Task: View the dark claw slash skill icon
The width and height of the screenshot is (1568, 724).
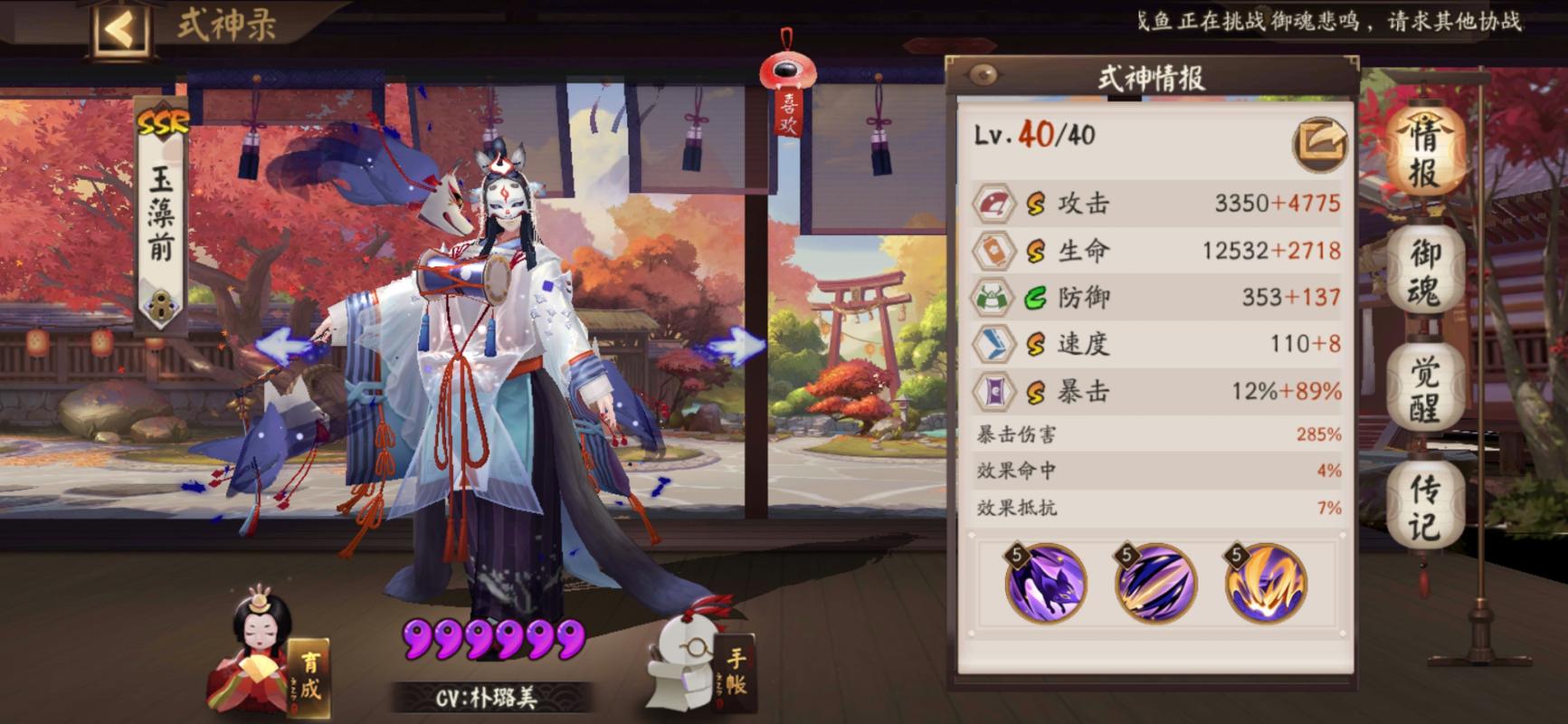Action: pyautogui.click(x=1155, y=584)
